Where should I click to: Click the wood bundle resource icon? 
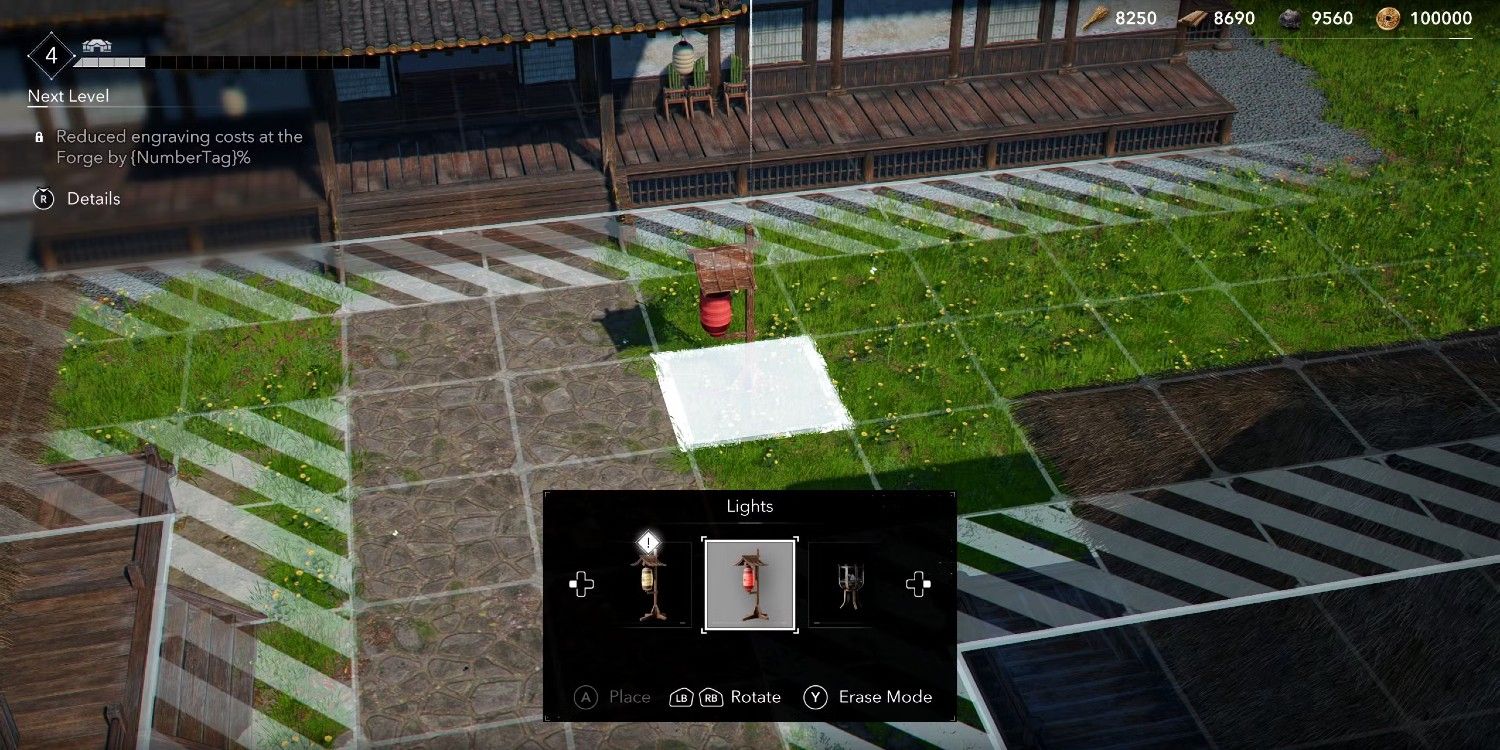1095,17
